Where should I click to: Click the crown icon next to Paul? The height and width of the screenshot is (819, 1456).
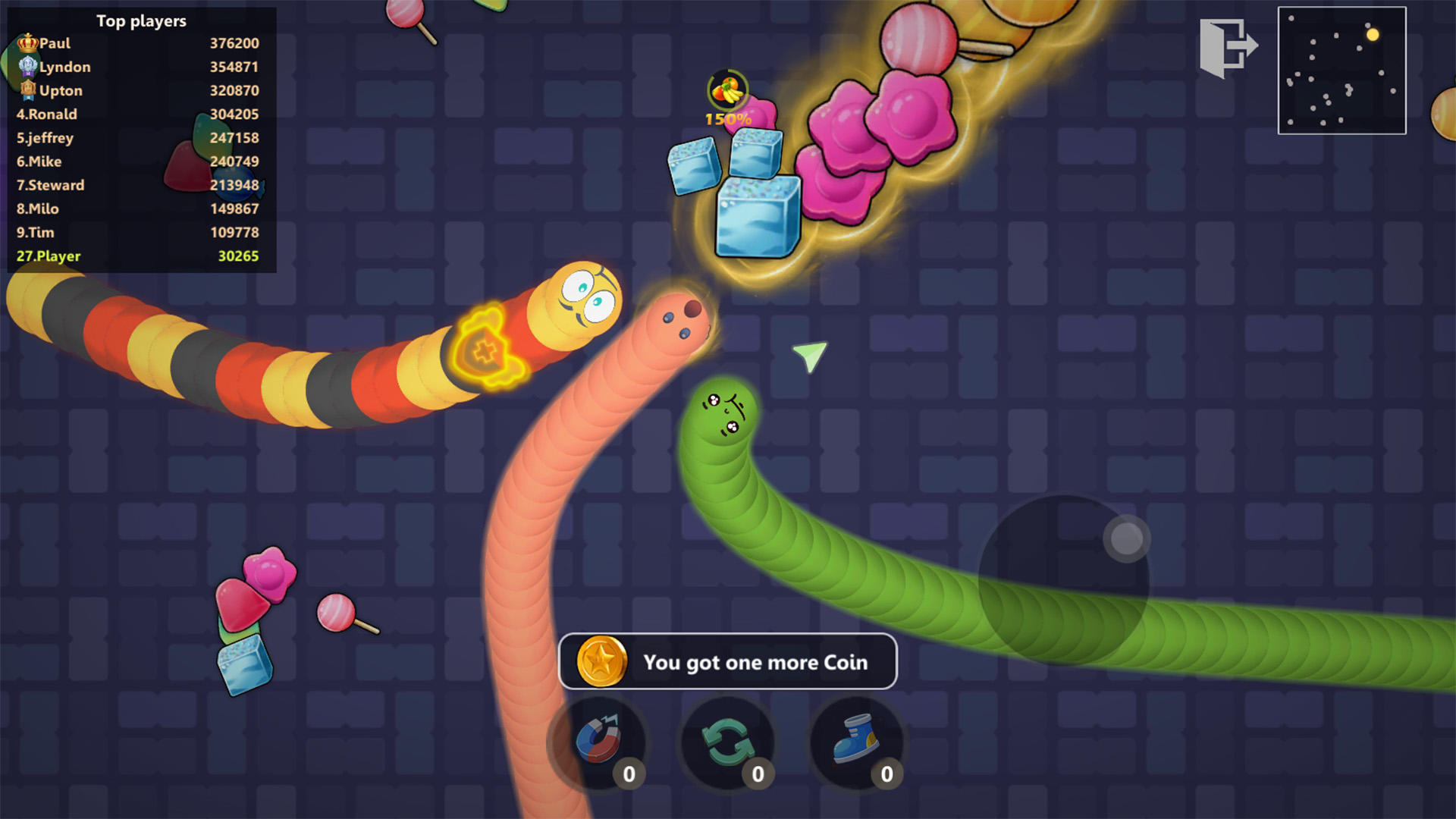29,42
